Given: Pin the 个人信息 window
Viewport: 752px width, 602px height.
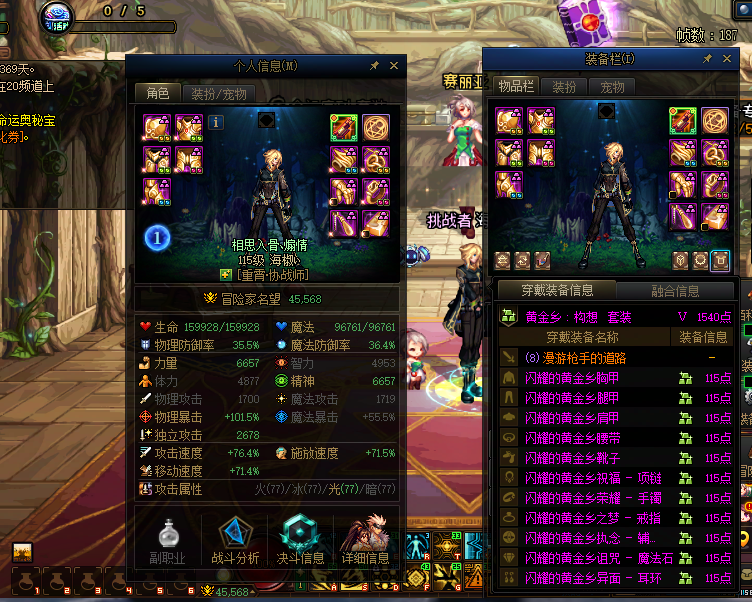Looking at the screenshot, I should pos(374,66).
